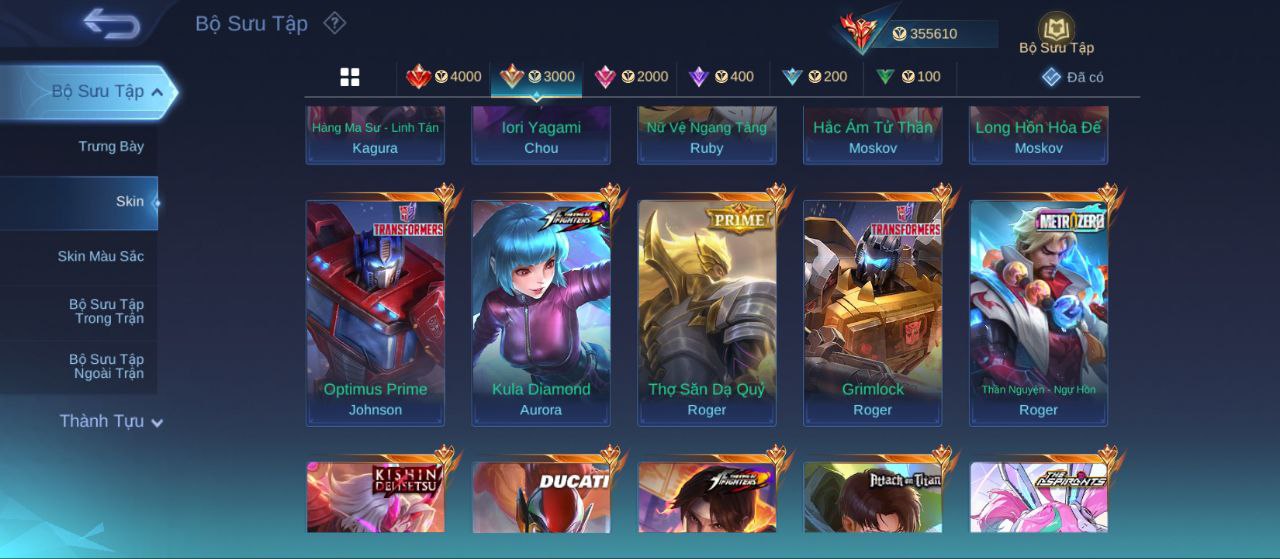The width and height of the screenshot is (1280, 559).
Task: Switch to the 4000 points tier tab
Action: pyautogui.click(x=444, y=77)
